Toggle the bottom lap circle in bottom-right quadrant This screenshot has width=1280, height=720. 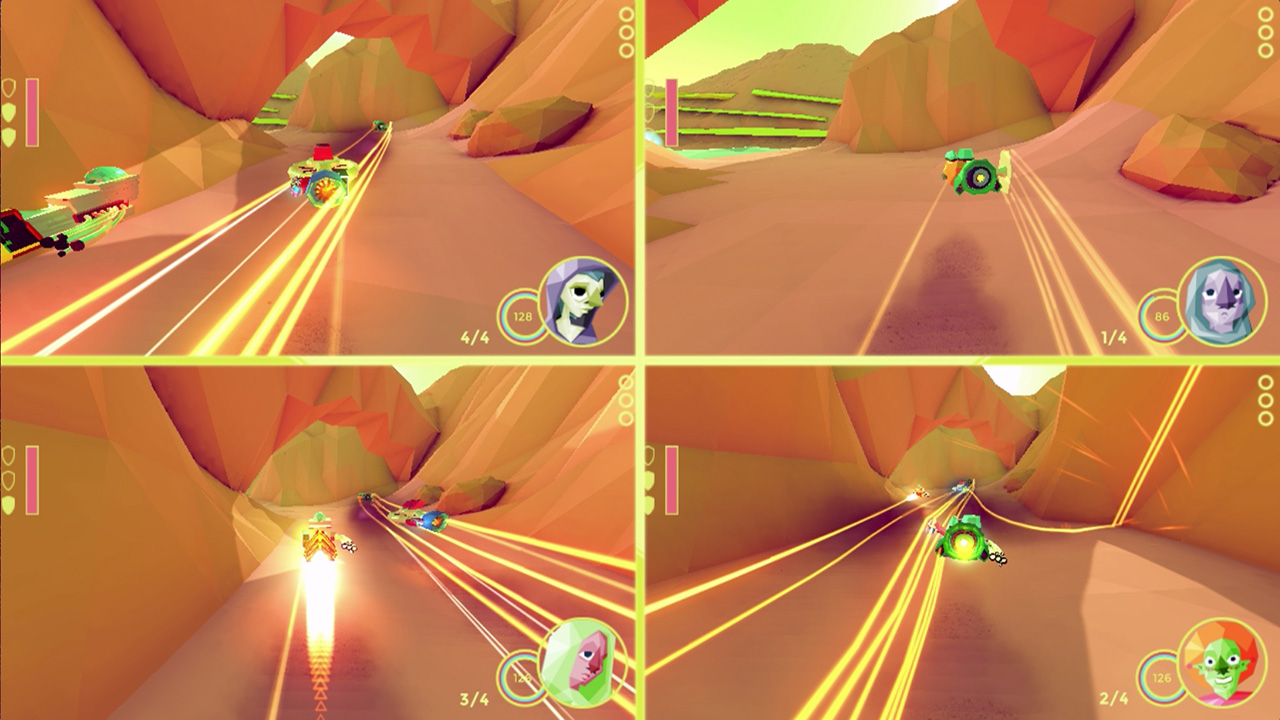(x=1268, y=418)
